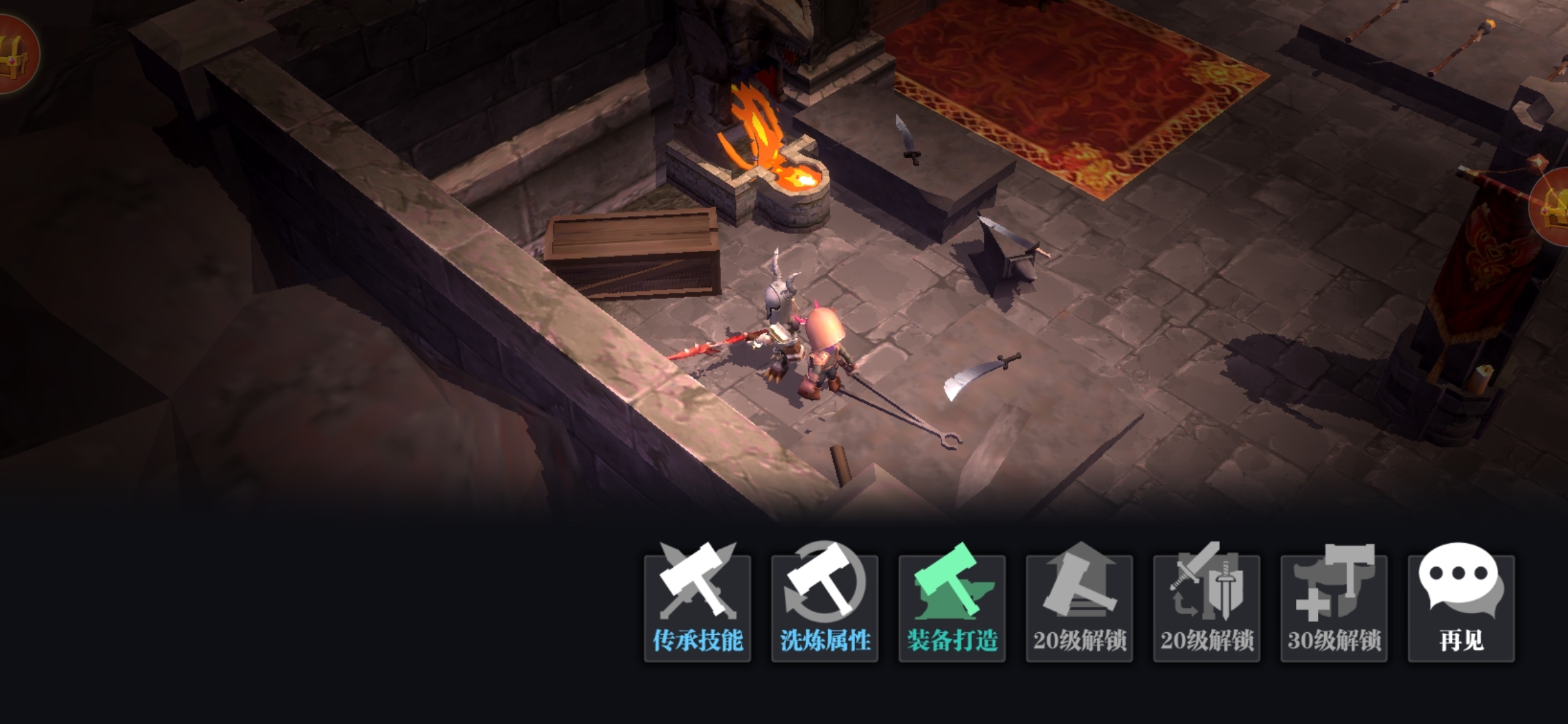The width and height of the screenshot is (1568, 724).
Task: Choose the green 装备打造 equipment forging option
Action: (x=952, y=607)
